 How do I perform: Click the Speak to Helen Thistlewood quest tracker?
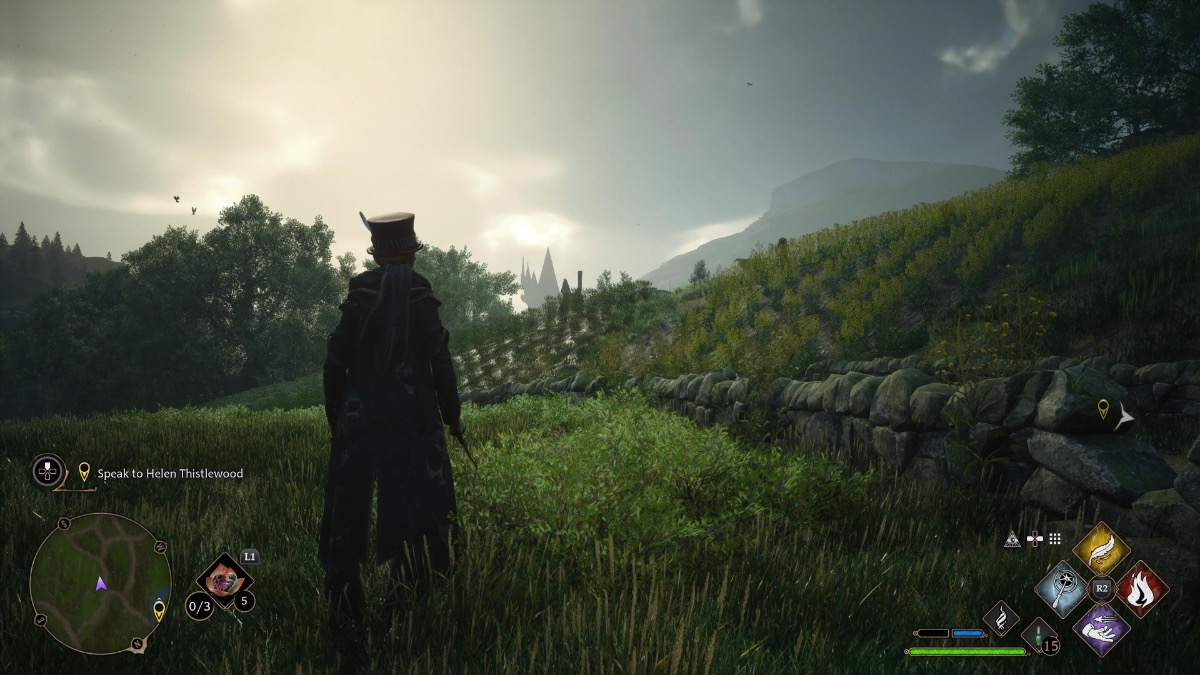tap(169, 473)
